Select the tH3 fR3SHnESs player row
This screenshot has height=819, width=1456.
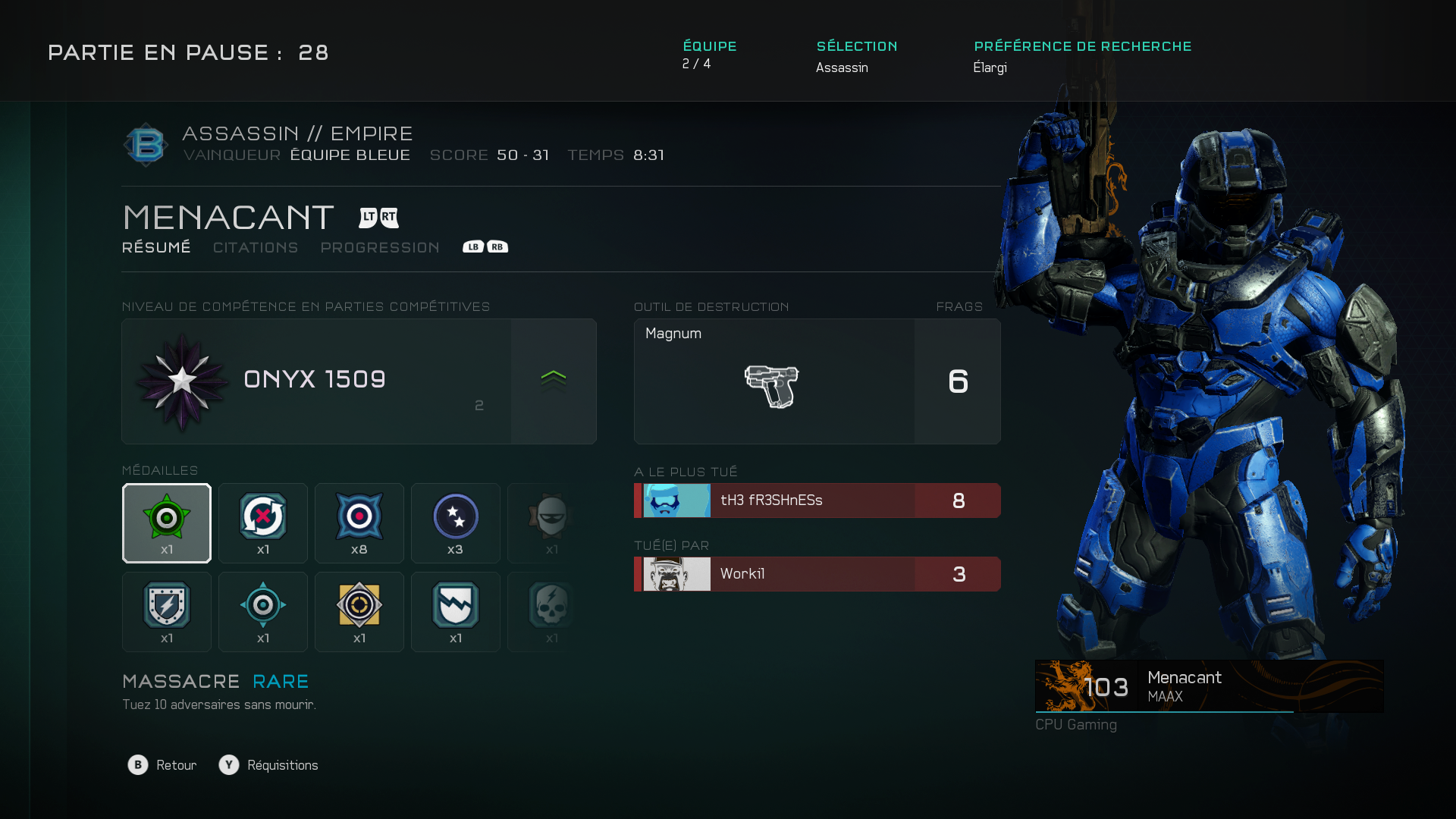[817, 500]
